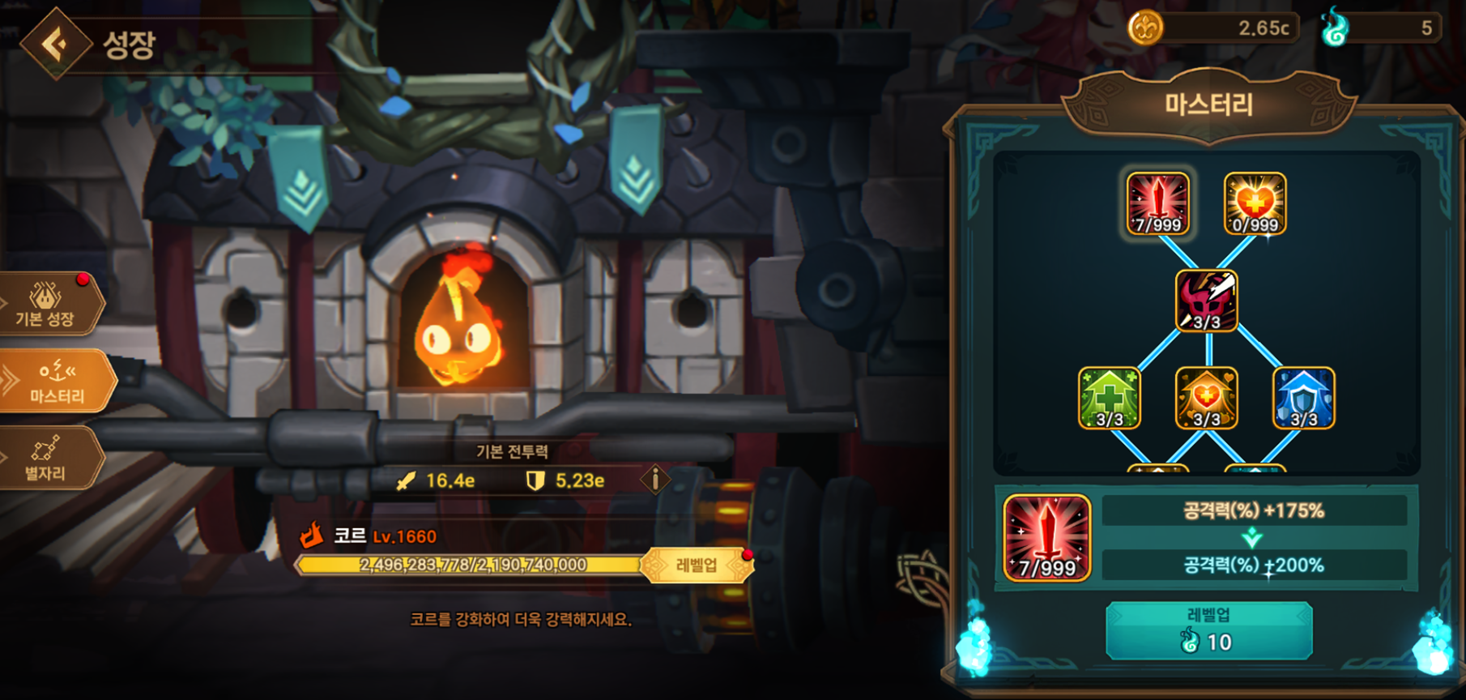
Task: Select the orange heart house 3/3 node
Action: (x=1206, y=398)
